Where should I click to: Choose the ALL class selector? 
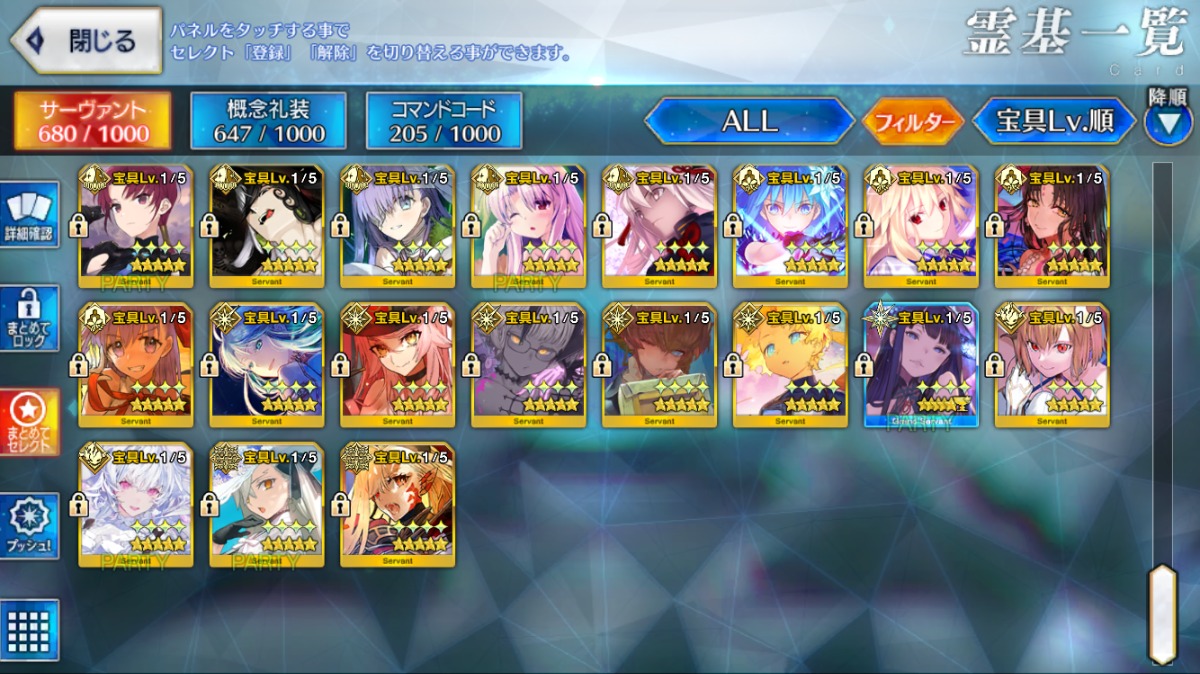(x=750, y=122)
